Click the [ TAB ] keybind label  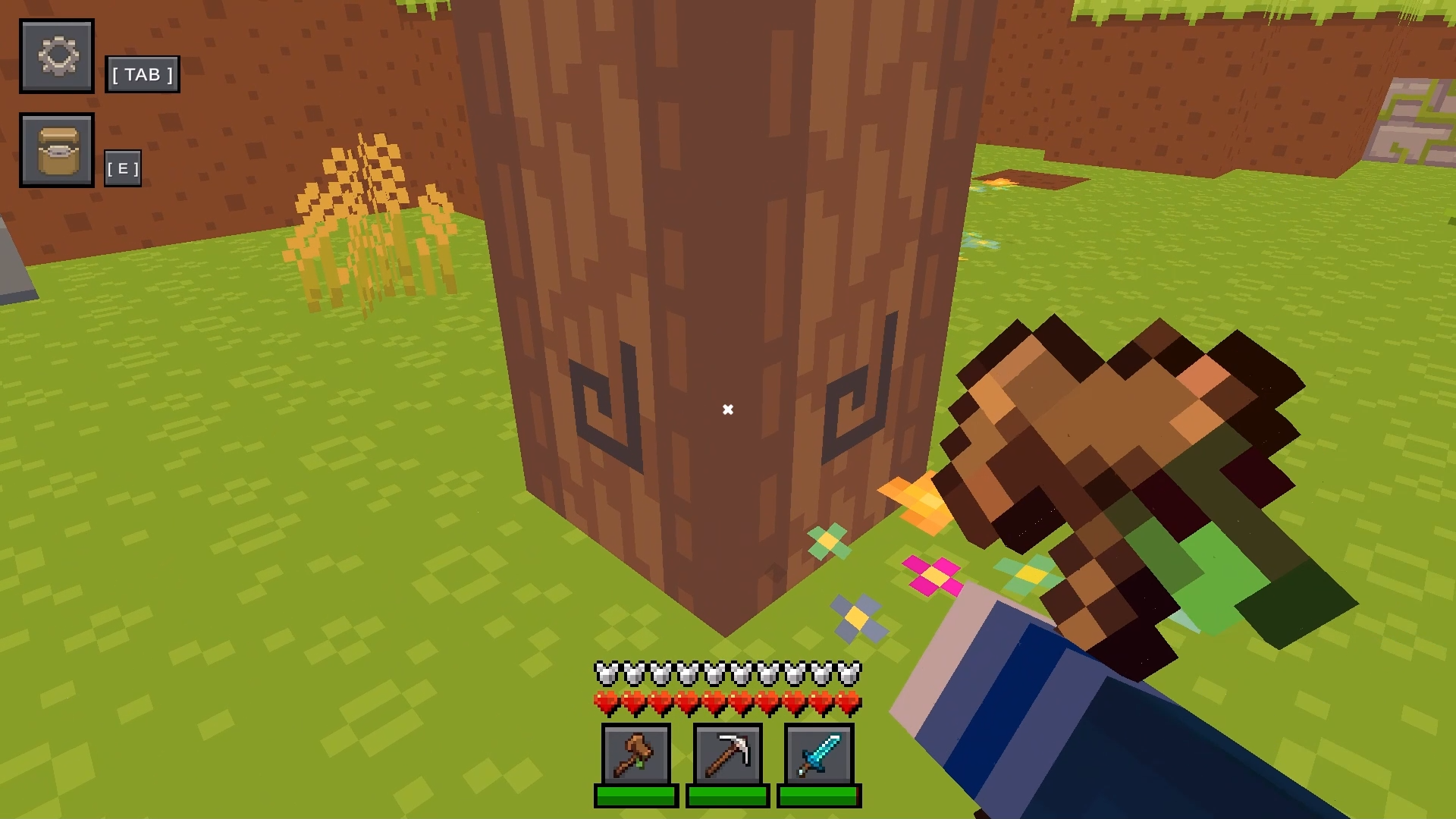click(x=143, y=74)
